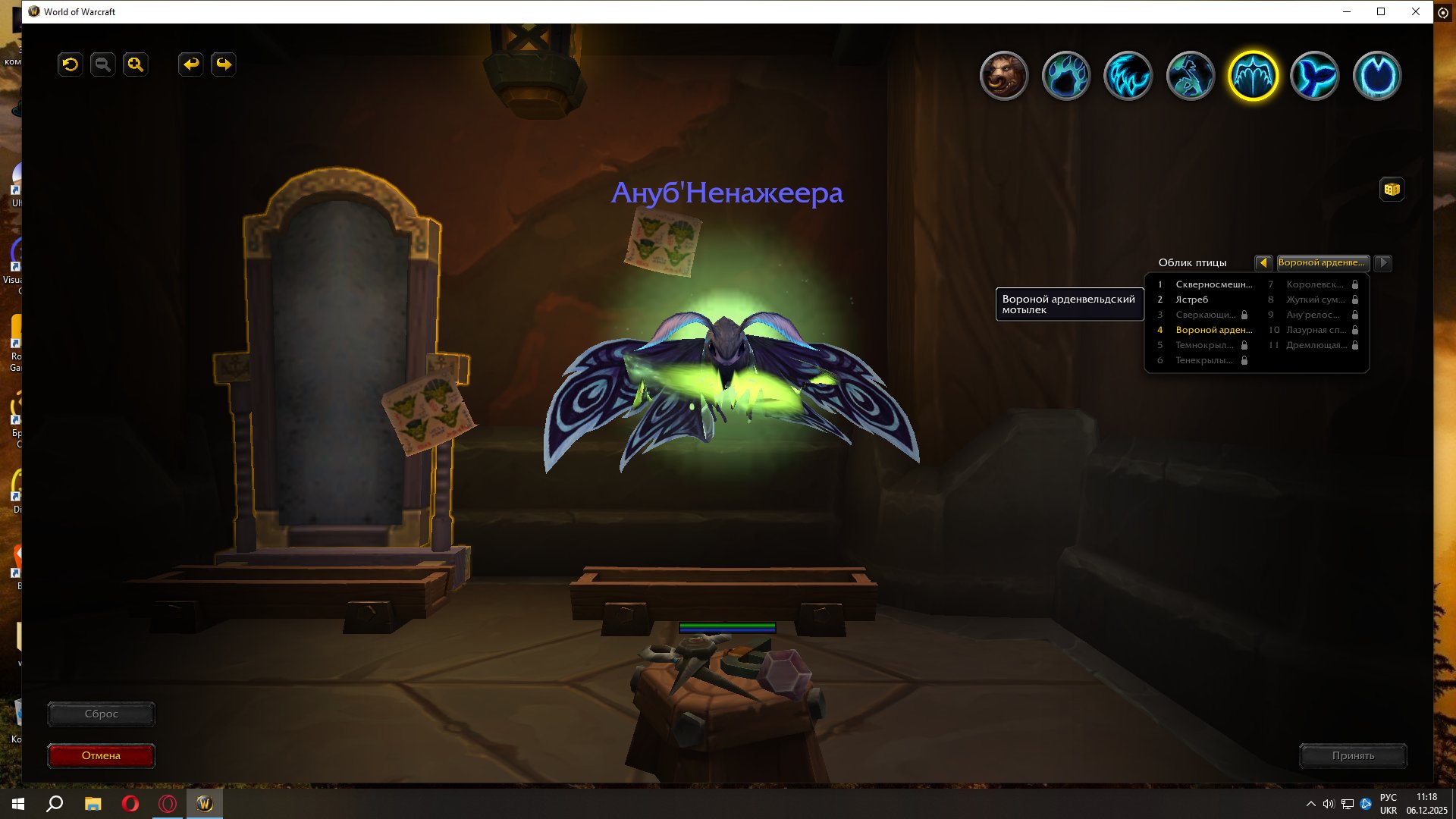
Task: Open the 'Вороной арденве...' appearance selector
Action: tap(1323, 263)
